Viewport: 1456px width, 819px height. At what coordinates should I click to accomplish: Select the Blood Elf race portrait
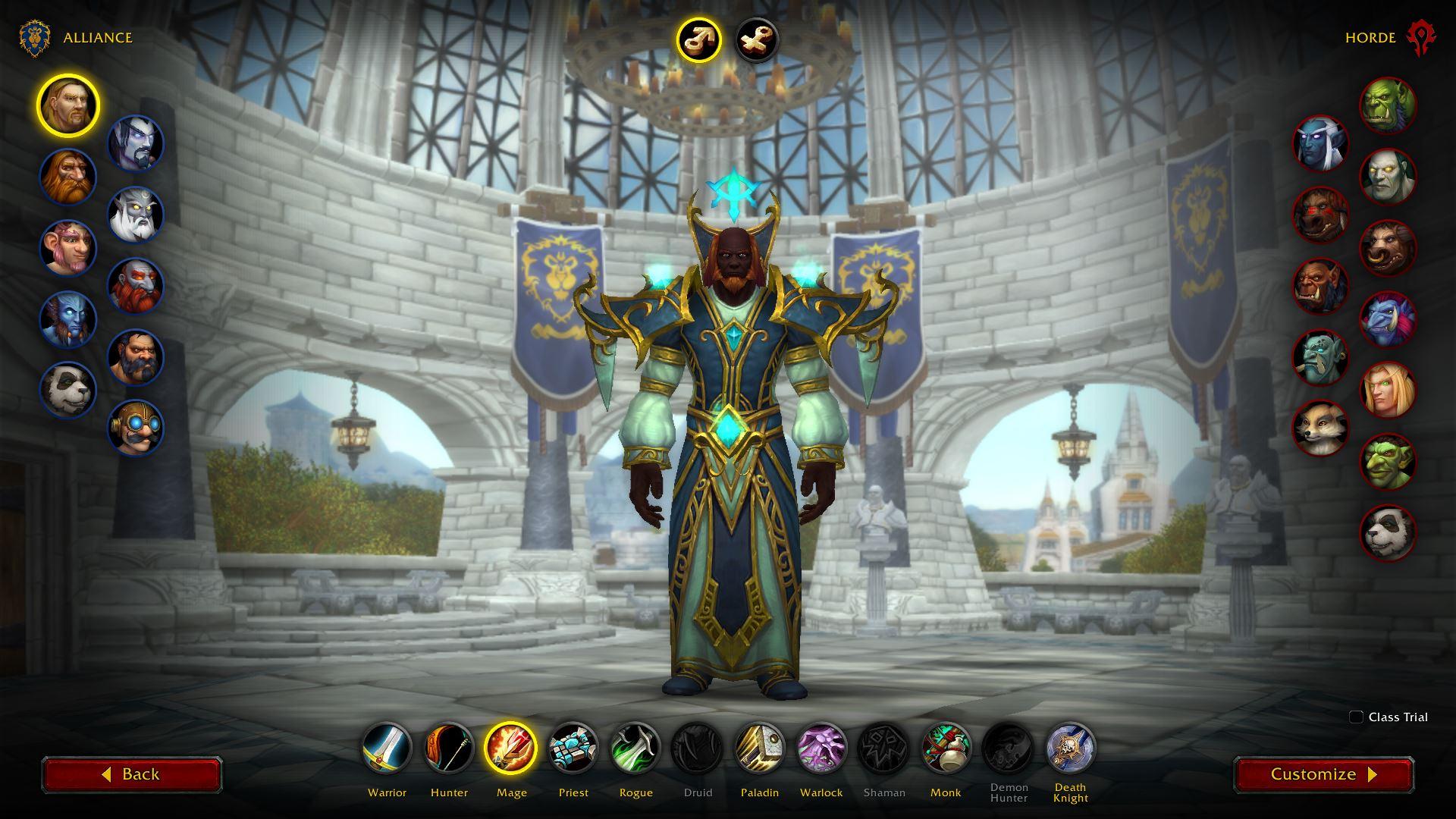1388,391
